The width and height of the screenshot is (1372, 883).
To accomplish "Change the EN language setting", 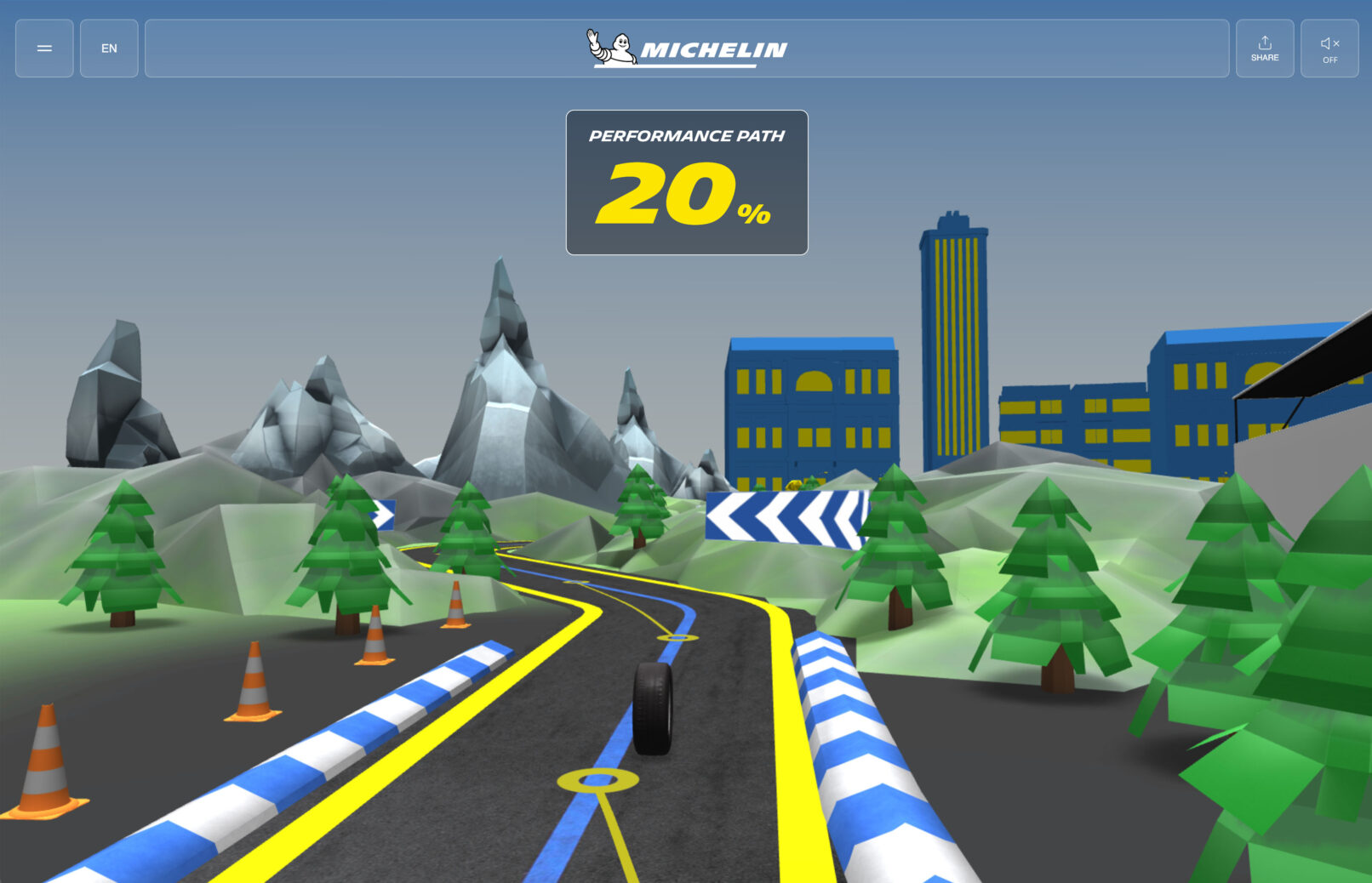I will 109,48.
